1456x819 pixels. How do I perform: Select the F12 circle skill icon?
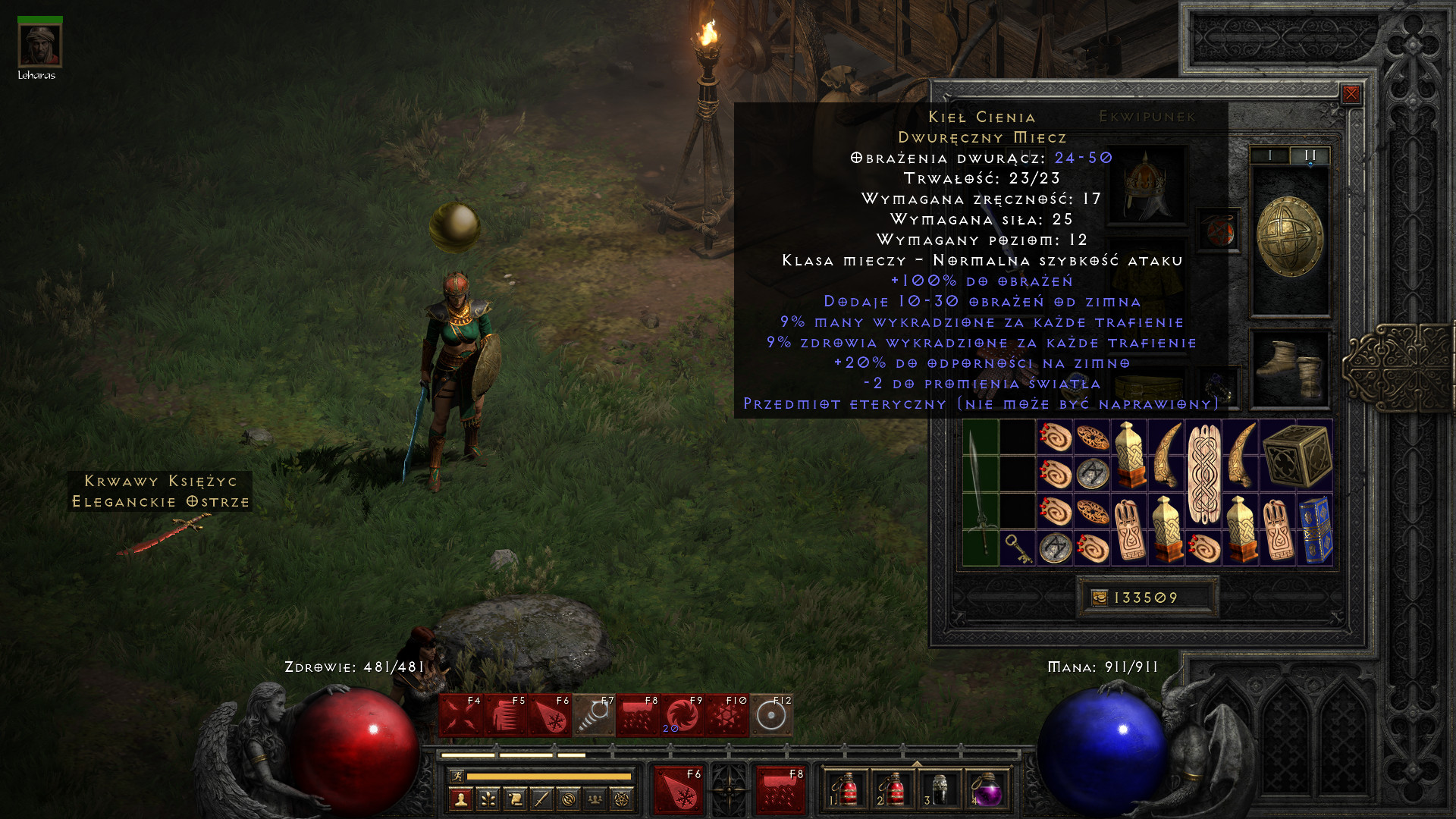tap(771, 715)
